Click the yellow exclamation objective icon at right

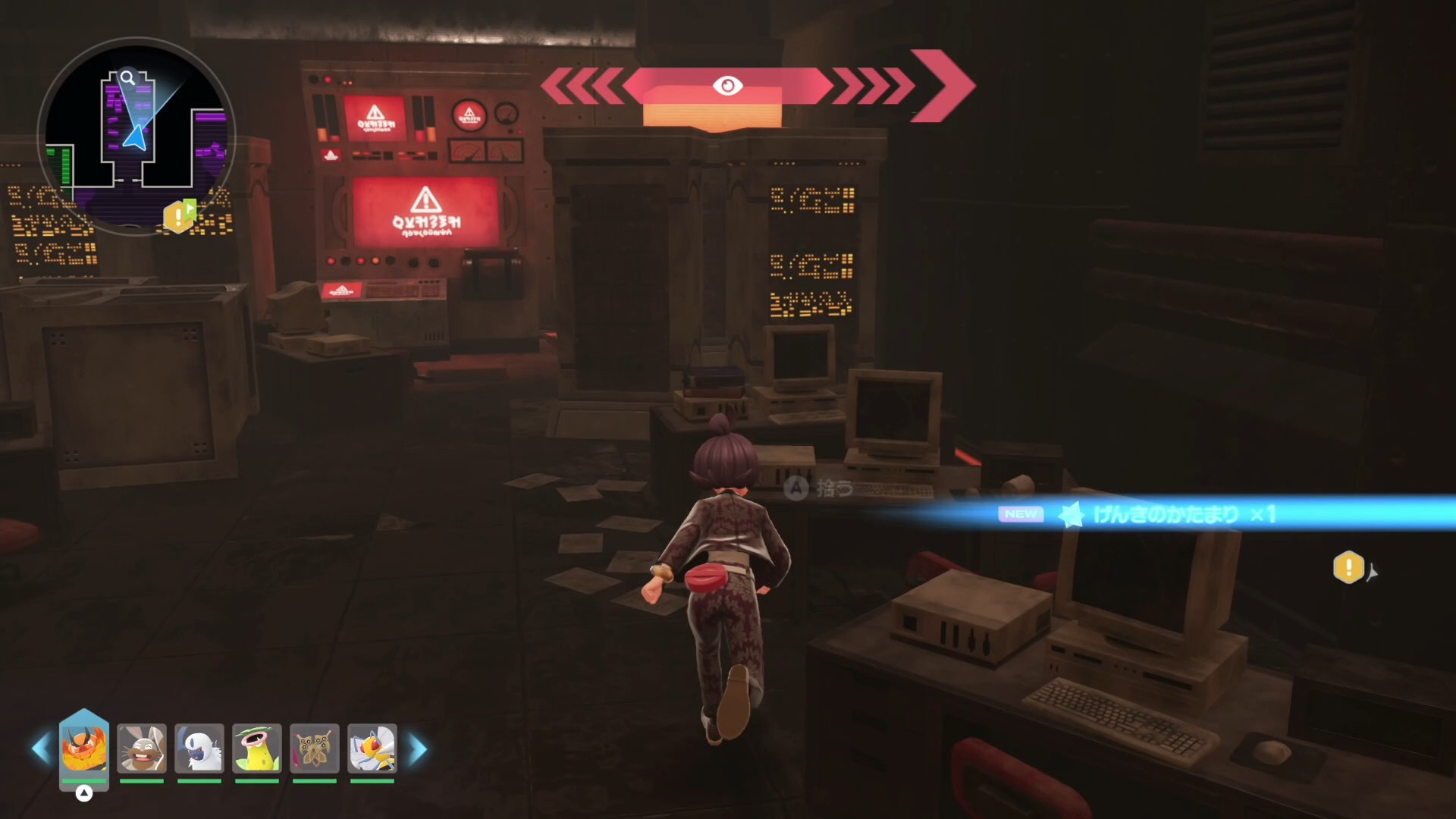coord(1348,567)
